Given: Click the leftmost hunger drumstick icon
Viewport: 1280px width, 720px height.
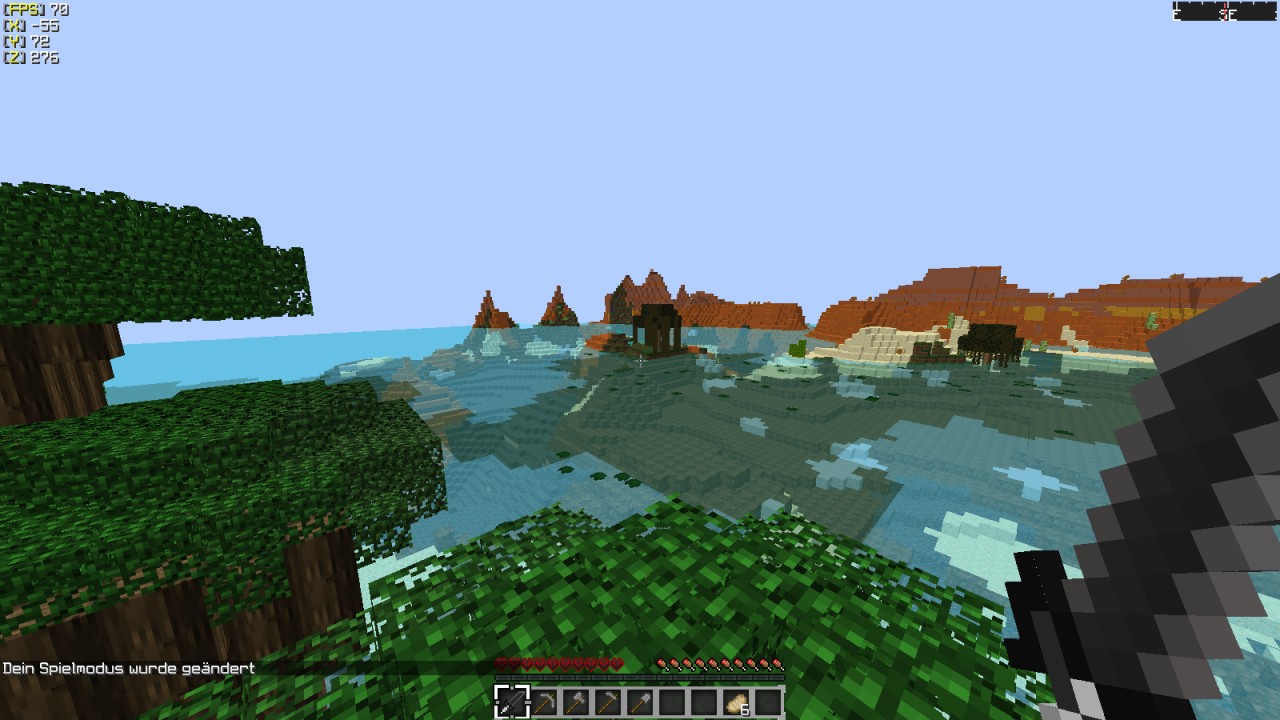Looking at the screenshot, I should (x=662, y=663).
